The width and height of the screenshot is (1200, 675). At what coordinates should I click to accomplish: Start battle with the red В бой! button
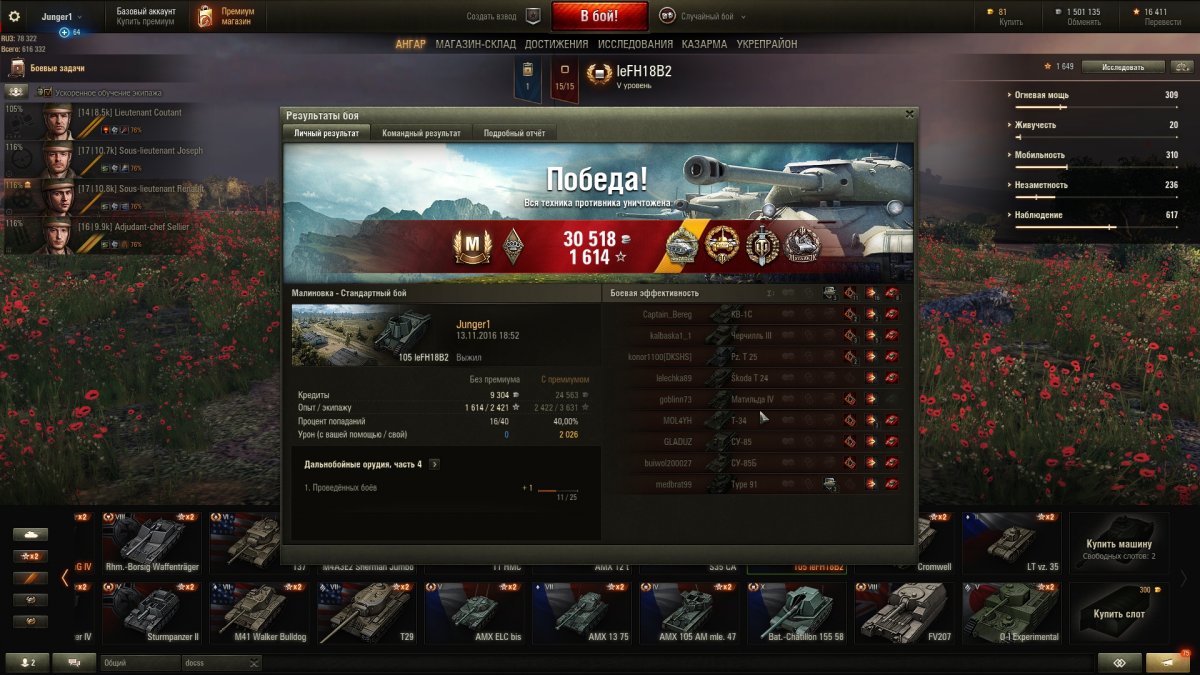point(599,16)
